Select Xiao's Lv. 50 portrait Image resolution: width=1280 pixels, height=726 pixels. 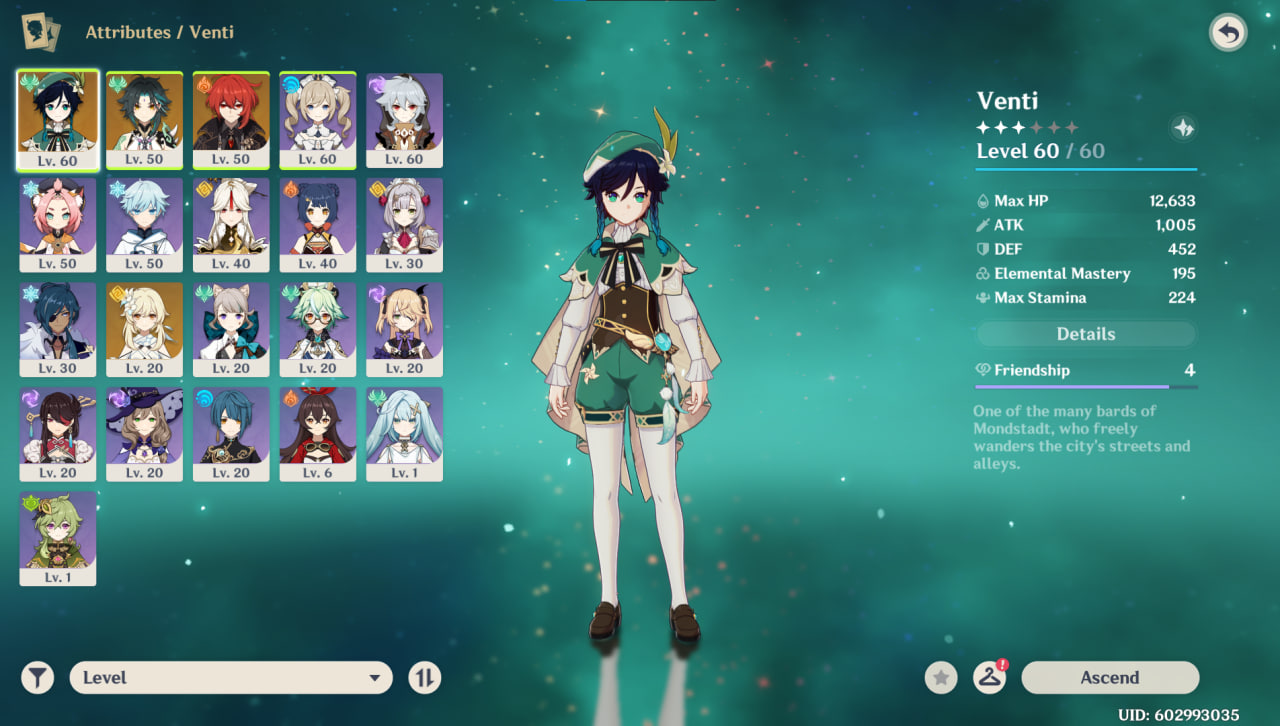[144, 119]
